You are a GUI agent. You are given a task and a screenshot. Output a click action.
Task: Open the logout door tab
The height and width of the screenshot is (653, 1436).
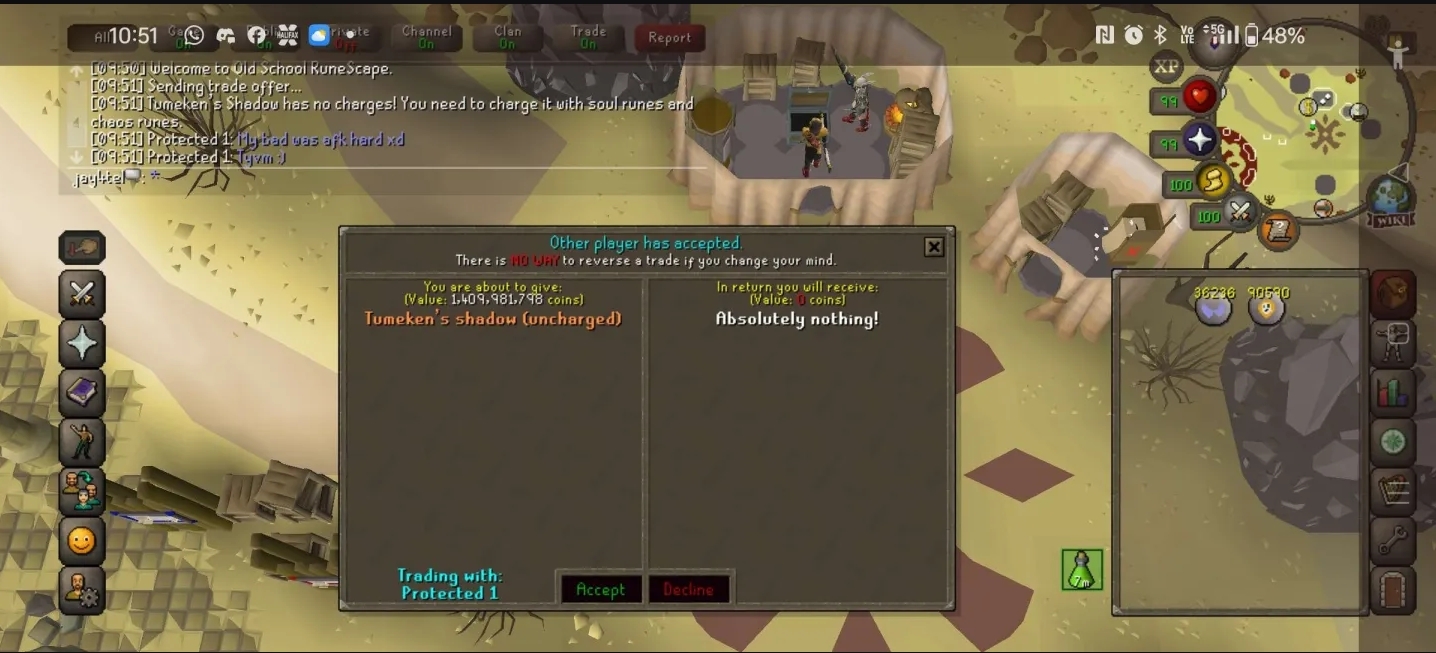[1392, 590]
